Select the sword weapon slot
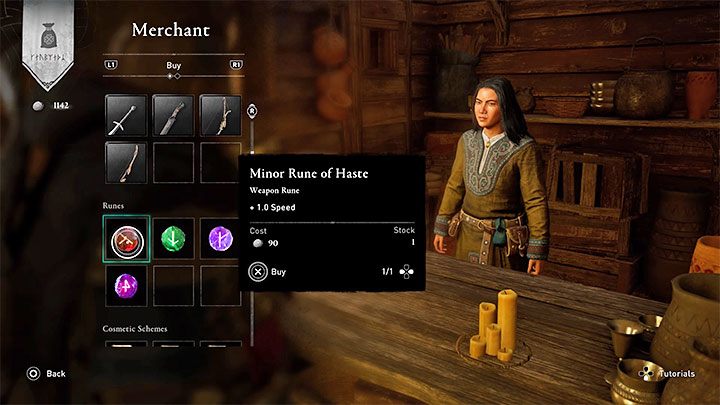The width and height of the screenshot is (720, 405). coord(126,115)
